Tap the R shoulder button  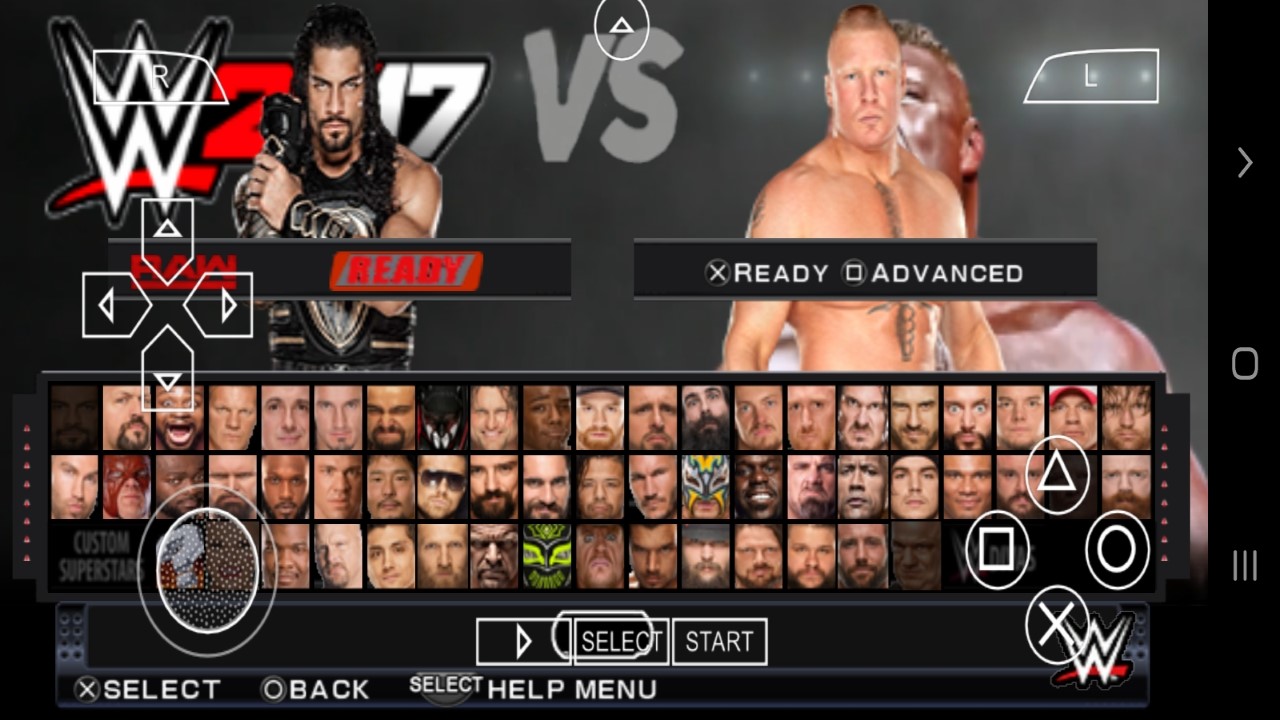pos(160,77)
